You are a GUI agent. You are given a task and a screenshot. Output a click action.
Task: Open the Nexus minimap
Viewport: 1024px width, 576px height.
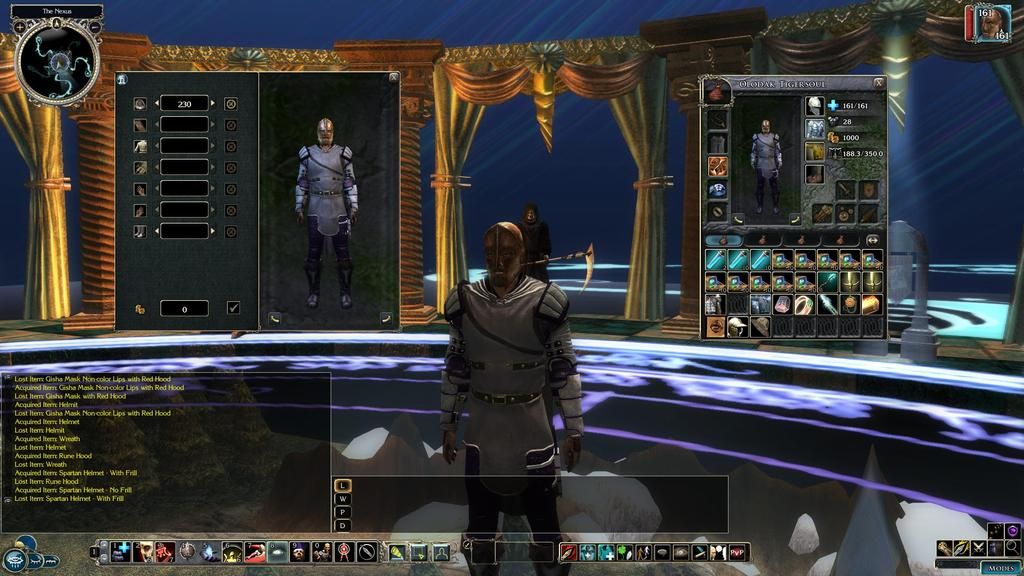[x=57, y=62]
